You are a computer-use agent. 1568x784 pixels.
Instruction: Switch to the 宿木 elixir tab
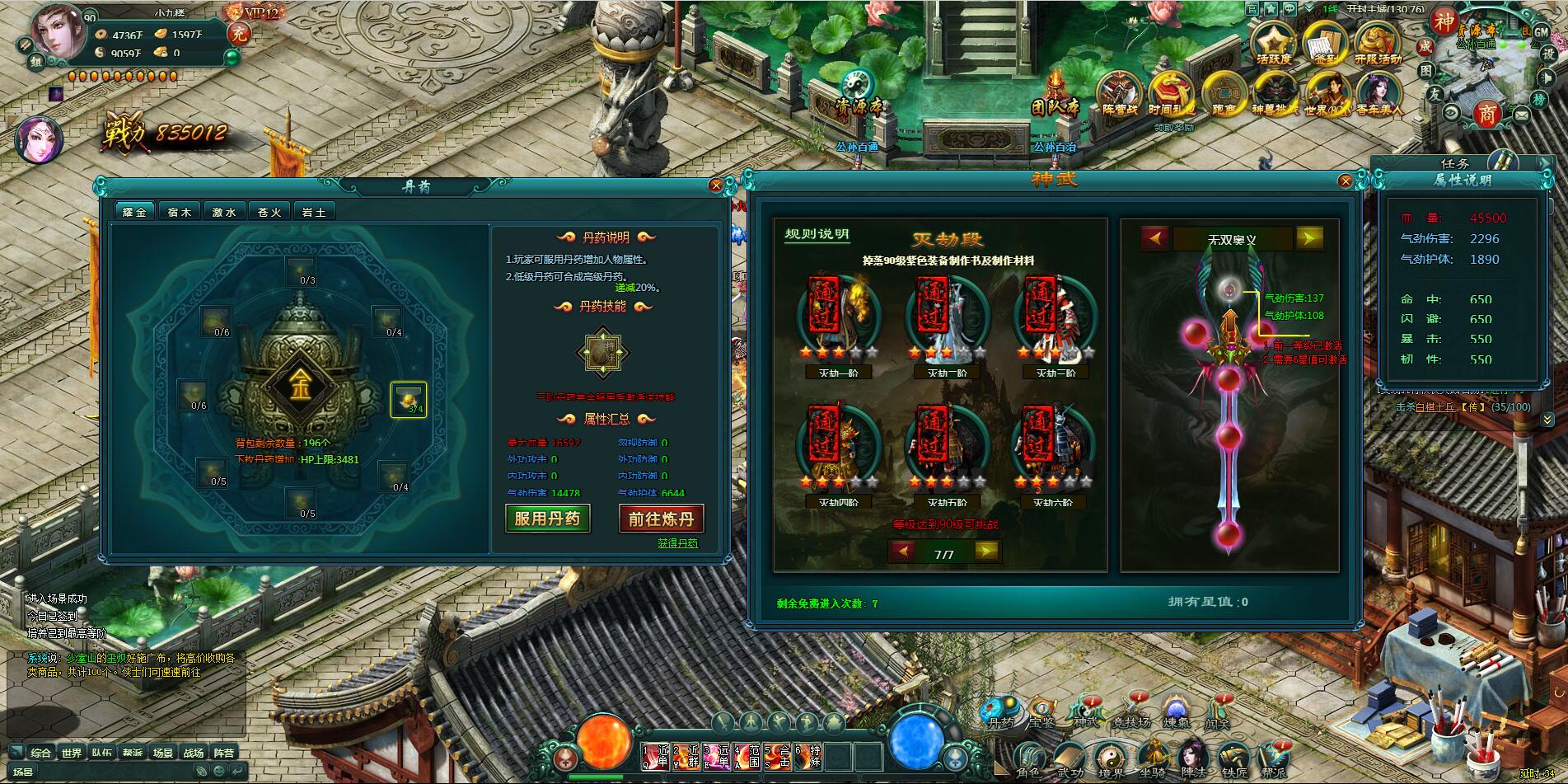179,212
